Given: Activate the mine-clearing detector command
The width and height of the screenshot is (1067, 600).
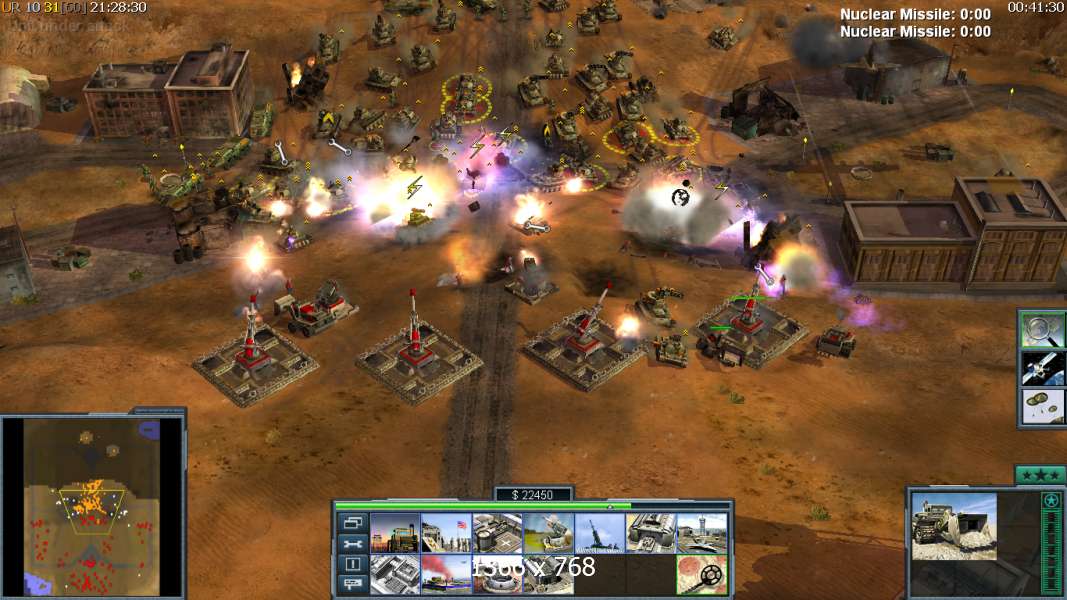Looking at the screenshot, I should [x=701, y=575].
